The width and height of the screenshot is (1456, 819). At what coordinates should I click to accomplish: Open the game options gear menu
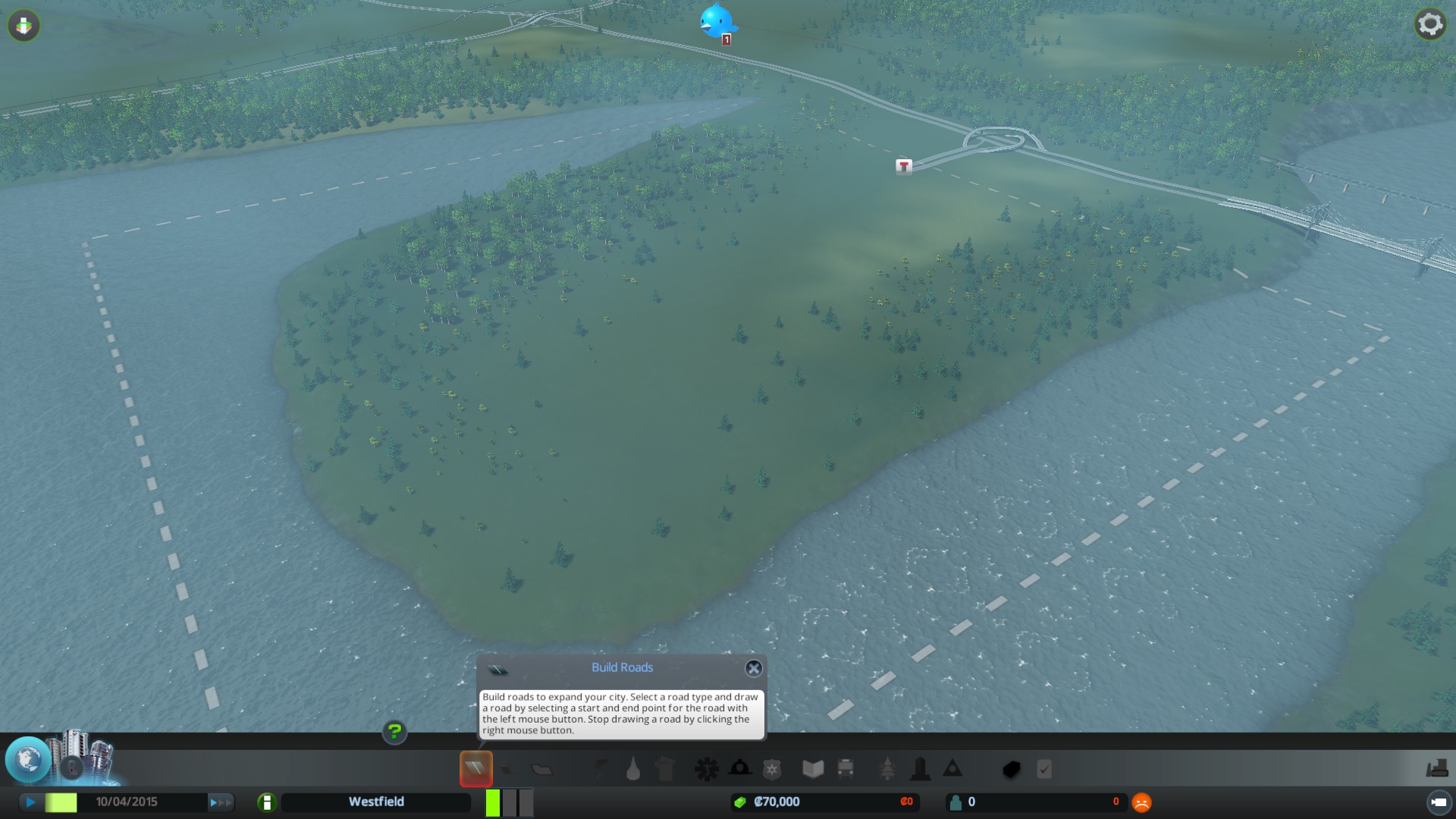pos(1430,24)
